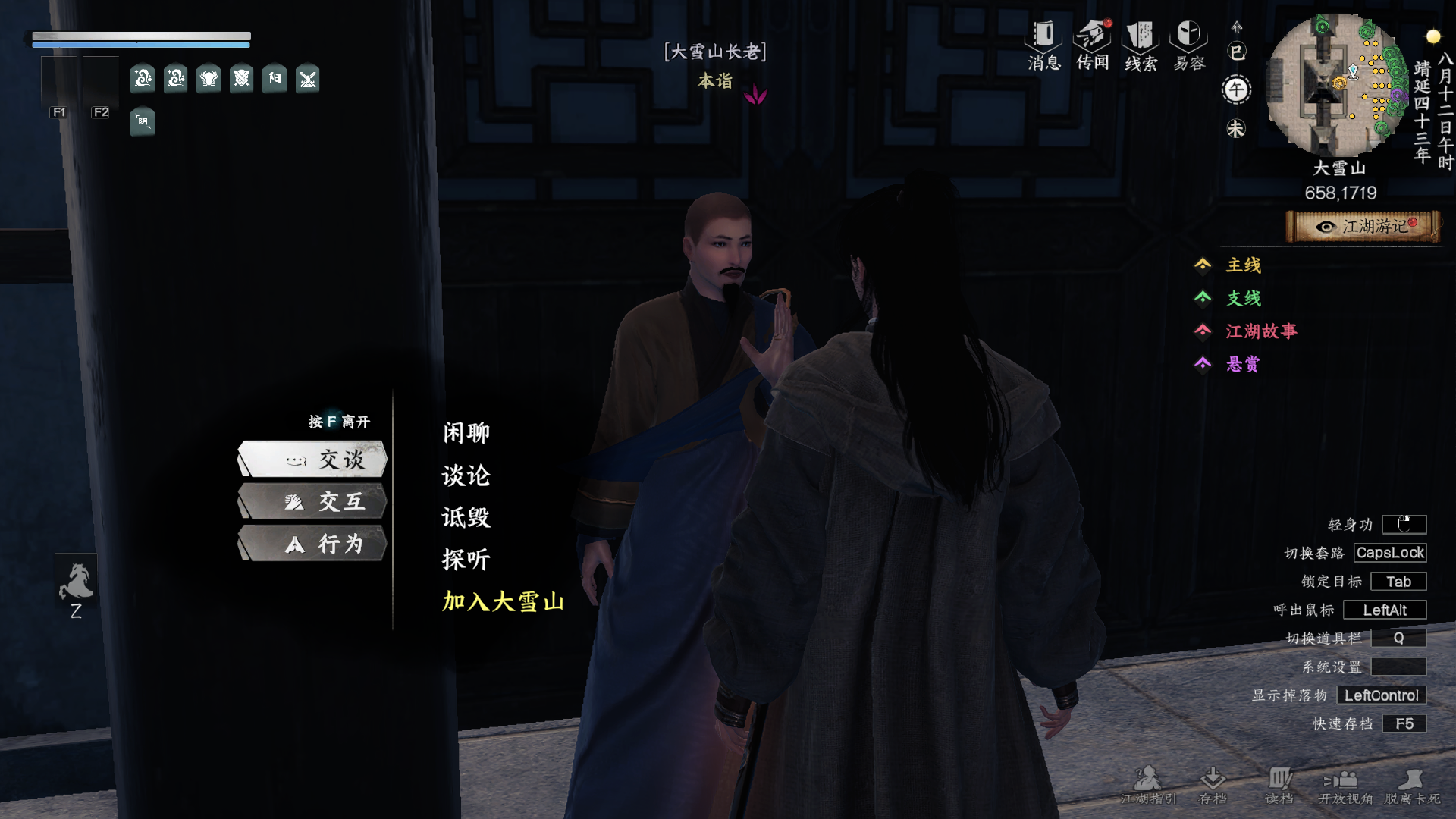This screenshot has width=1456, height=819.
Task: Expand the 江湖故事 stories tracker
Action: click(1260, 331)
